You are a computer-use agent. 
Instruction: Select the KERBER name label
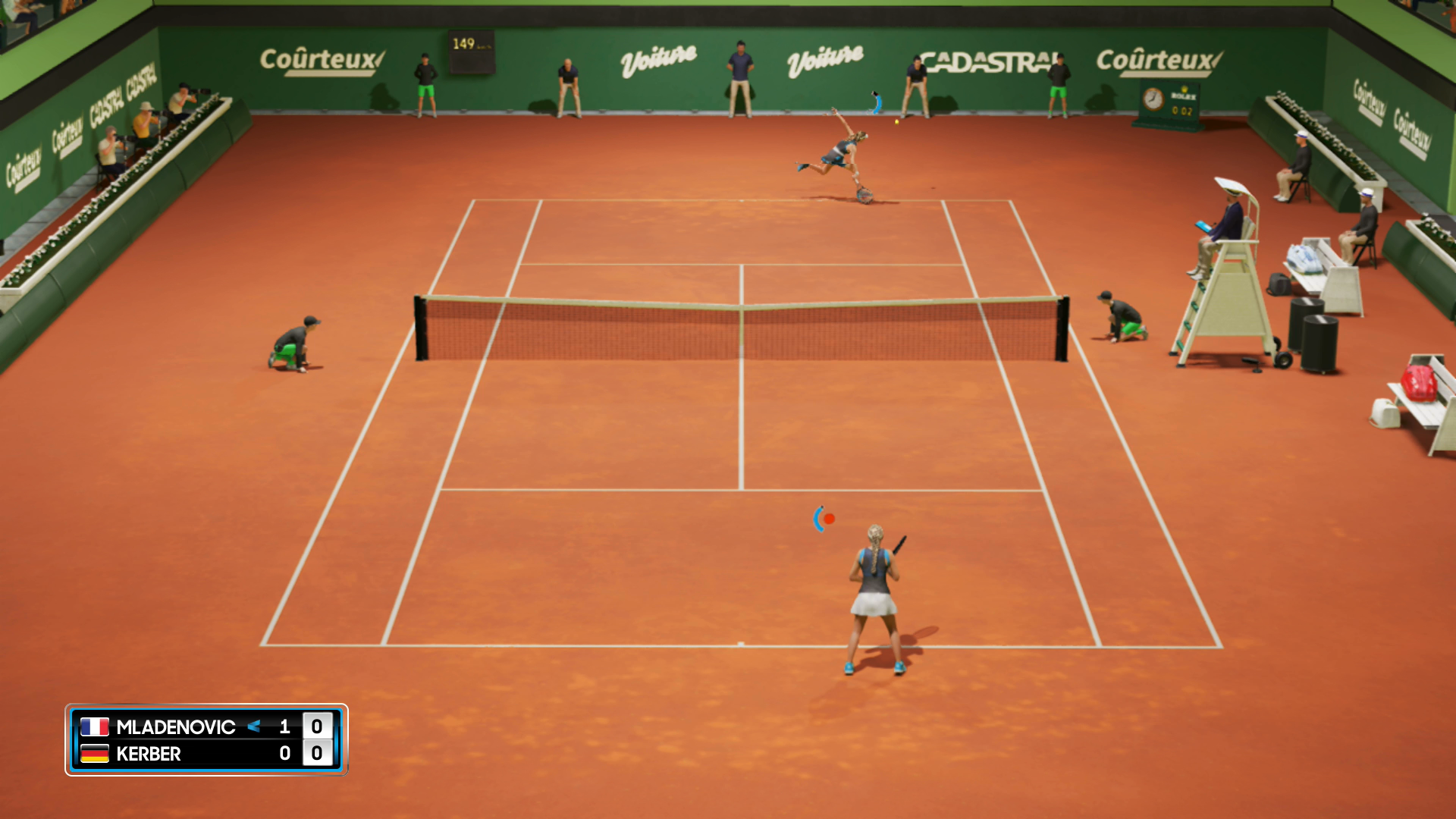tap(147, 754)
